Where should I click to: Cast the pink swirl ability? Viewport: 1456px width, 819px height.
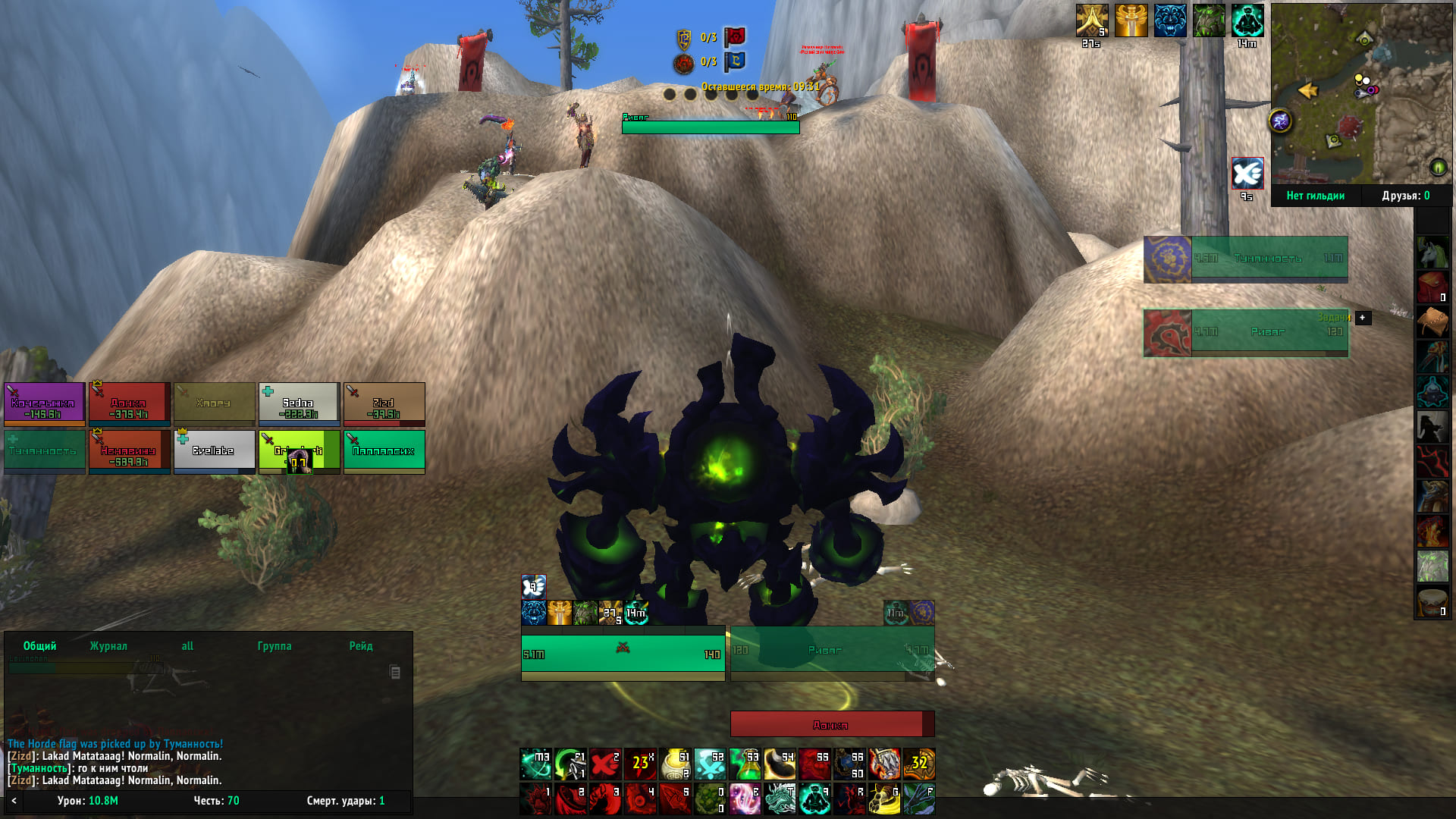(745, 799)
